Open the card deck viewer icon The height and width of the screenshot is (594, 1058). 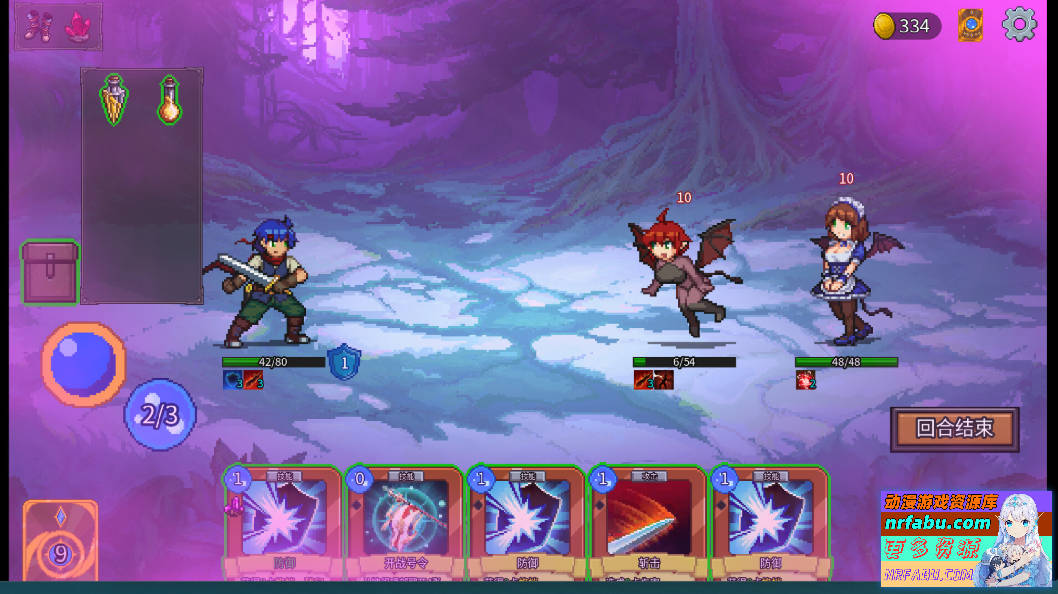click(970, 25)
